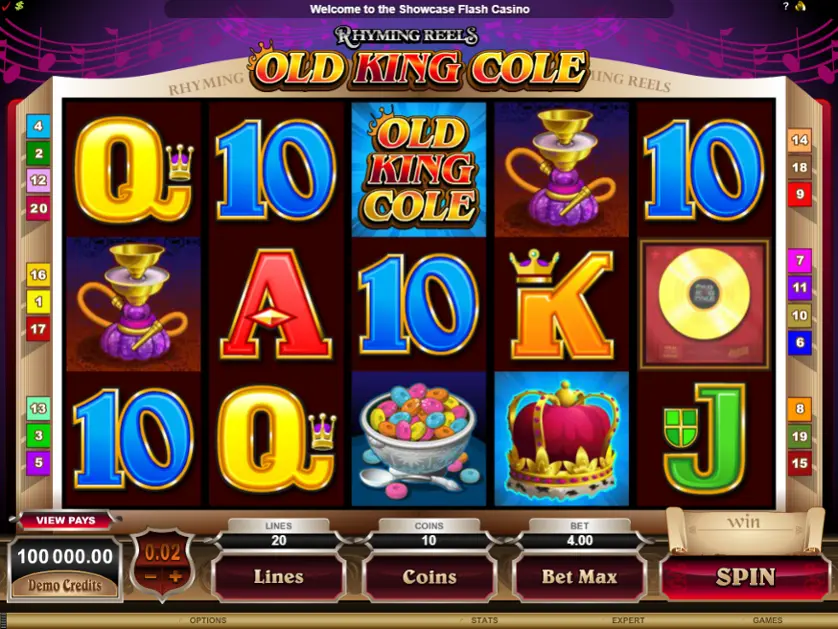The width and height of the screenshot is (838, 629).
Task: Choose payline marker 14
Action: point(799,140)
